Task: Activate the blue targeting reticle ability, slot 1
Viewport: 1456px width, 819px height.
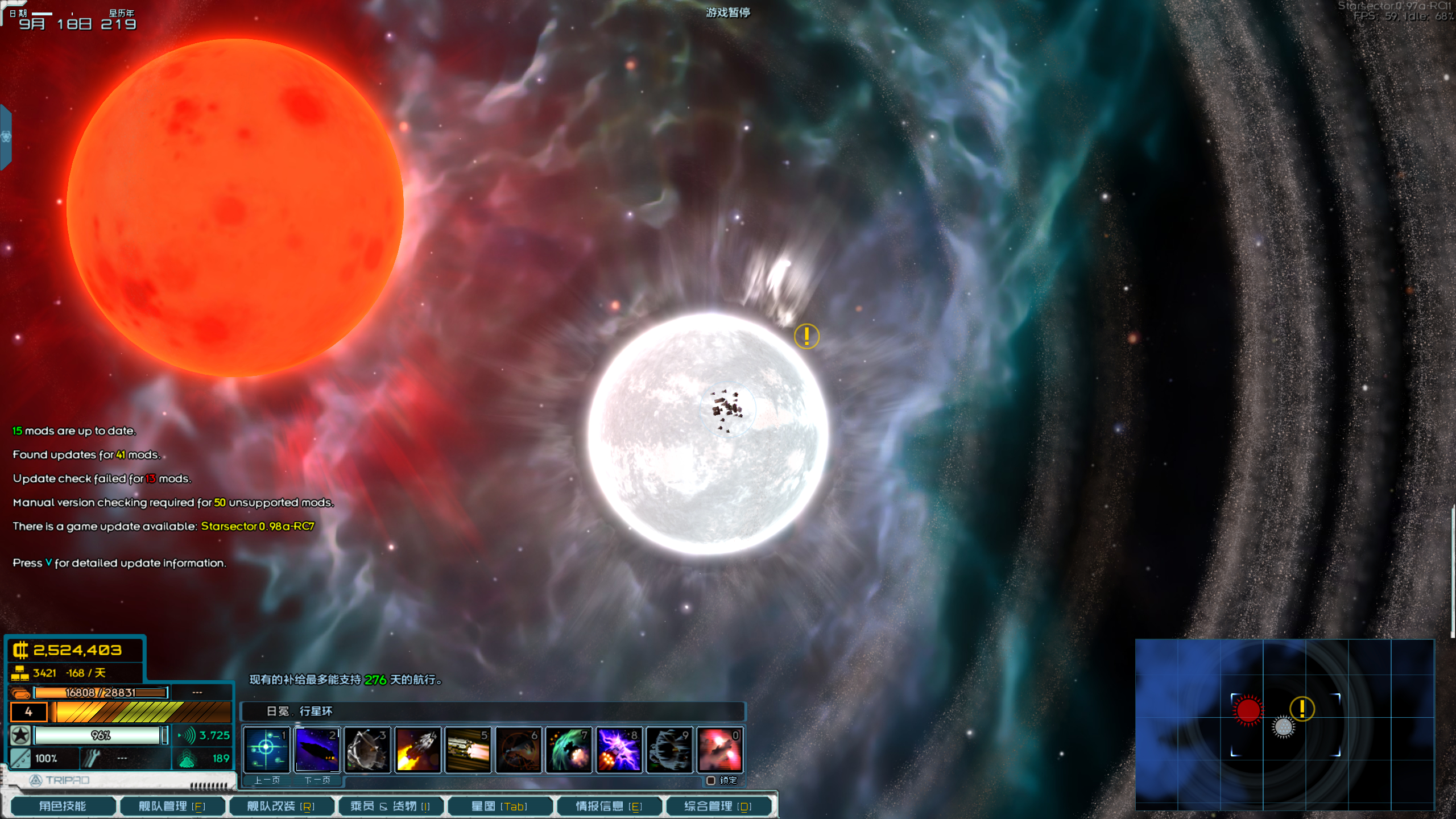Action: pos(267,750)
